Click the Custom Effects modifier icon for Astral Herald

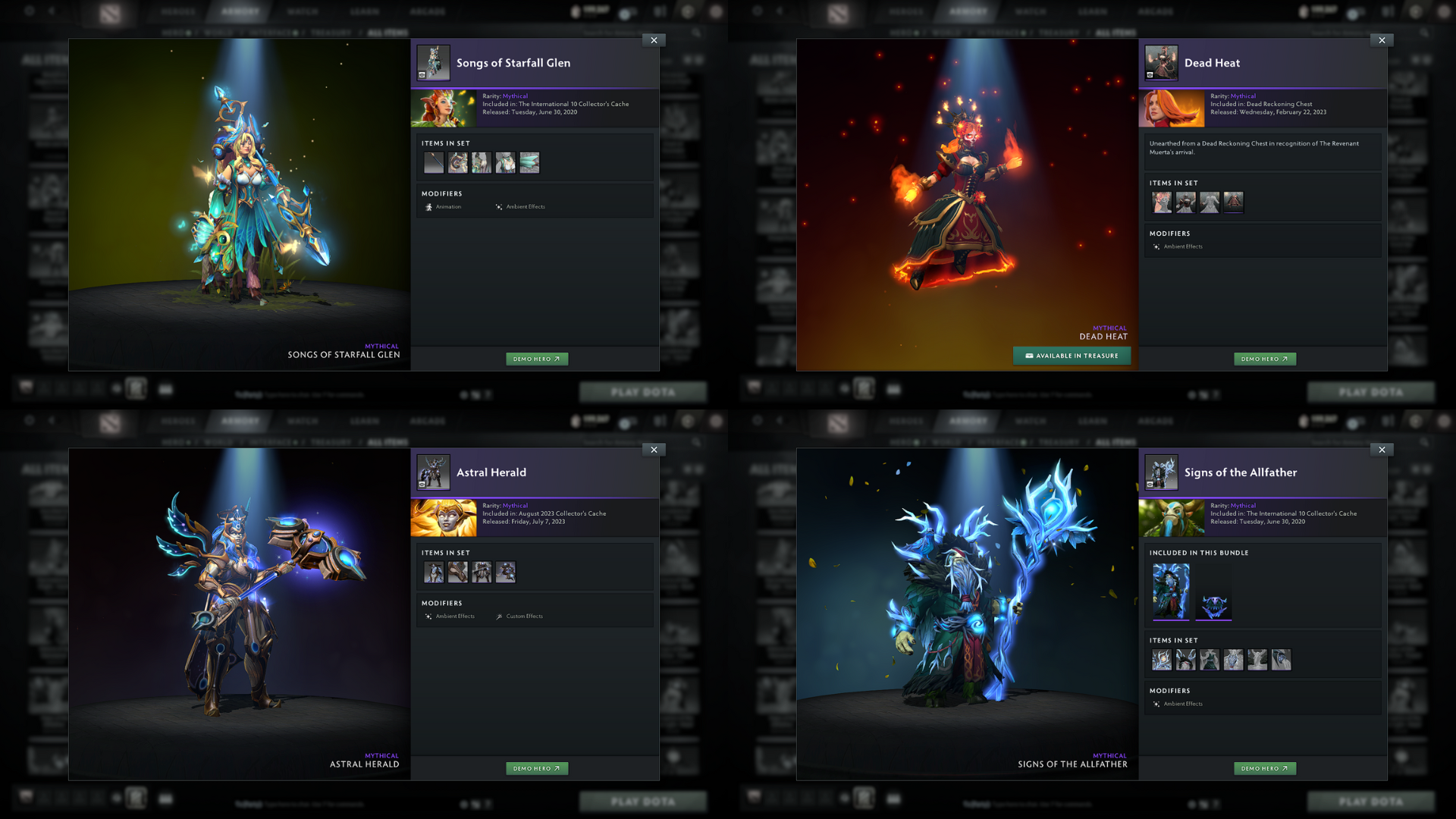click(499, 617)
